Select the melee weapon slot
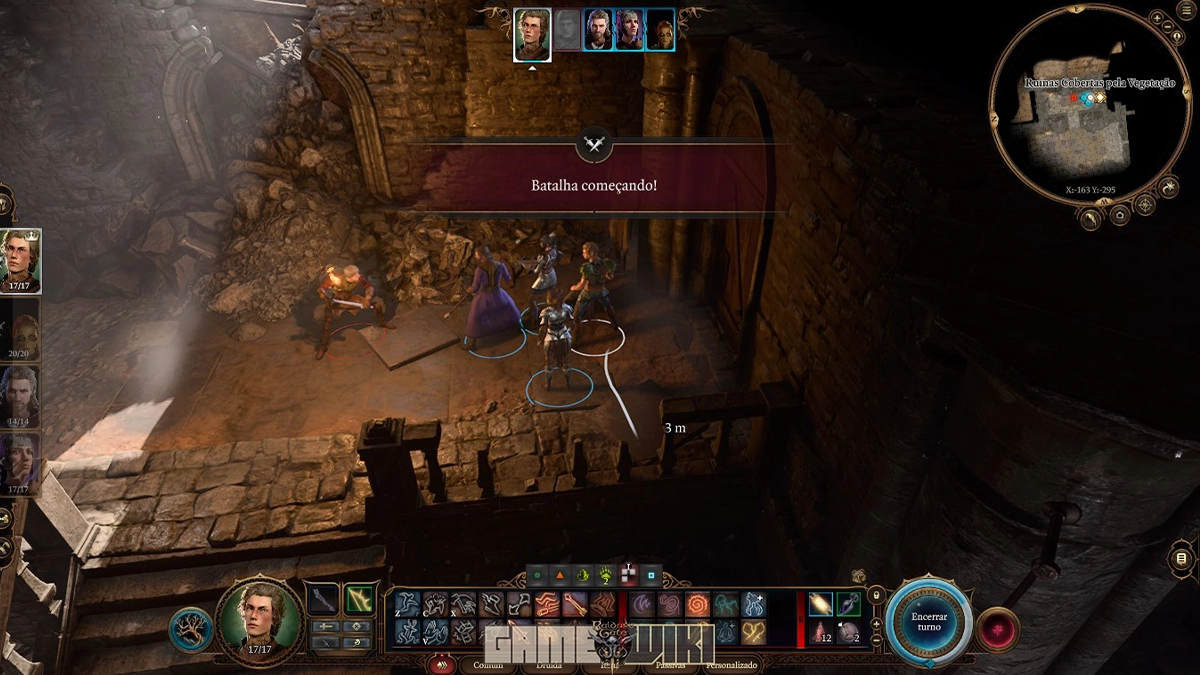Image resolution: width=1200 pixels, height=675 pixels. point(322,599)
